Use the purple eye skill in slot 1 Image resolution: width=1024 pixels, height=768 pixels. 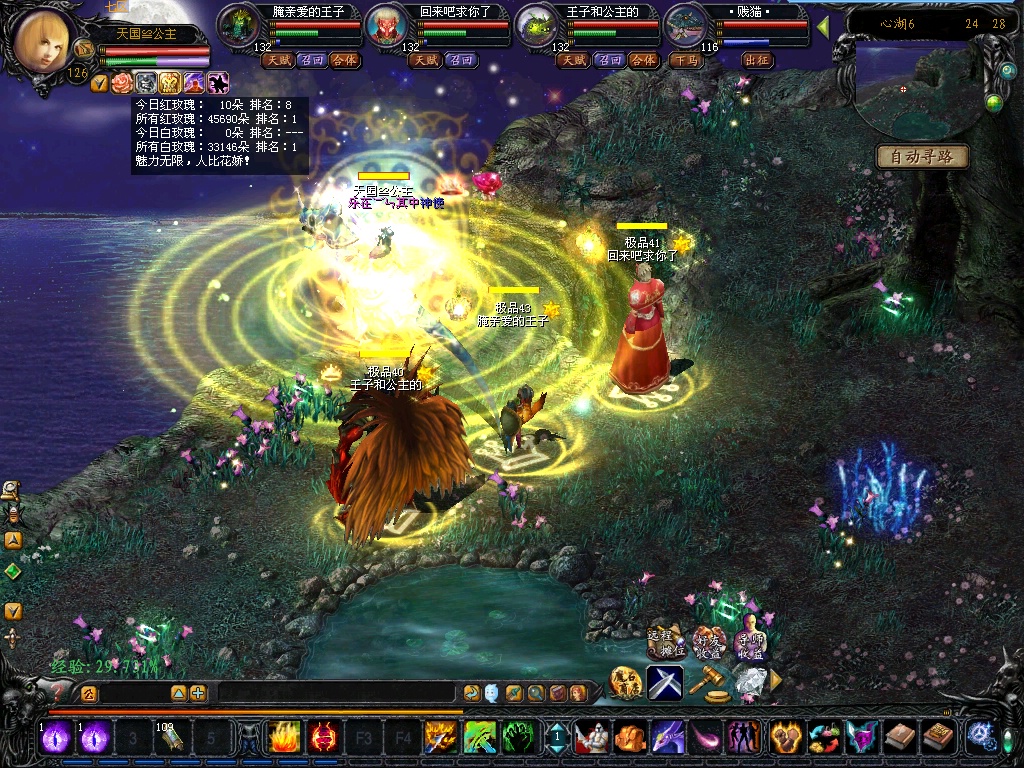click(56, 738)
